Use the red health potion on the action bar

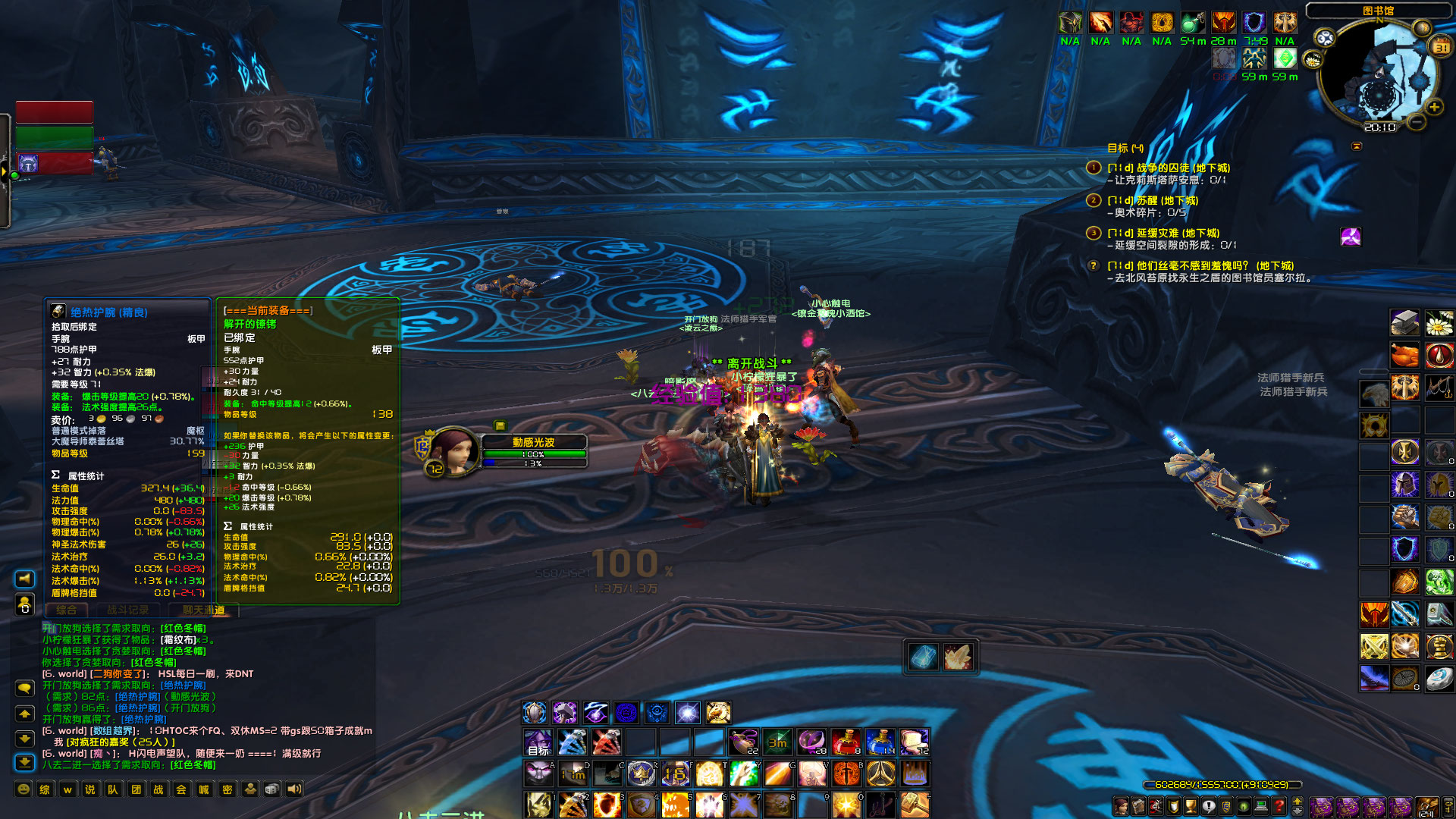846,743
